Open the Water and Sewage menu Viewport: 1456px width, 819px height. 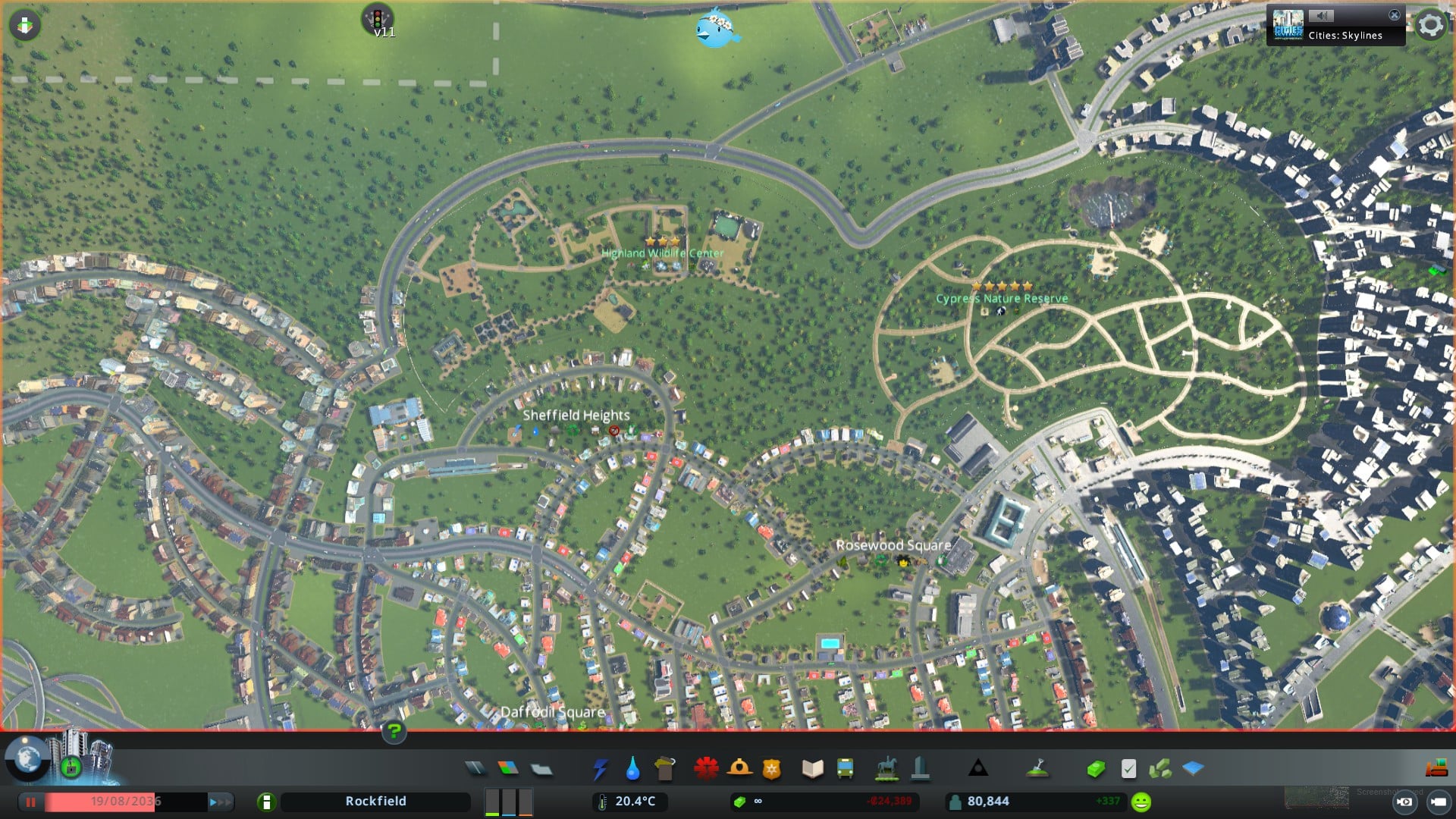coord(632,769)
